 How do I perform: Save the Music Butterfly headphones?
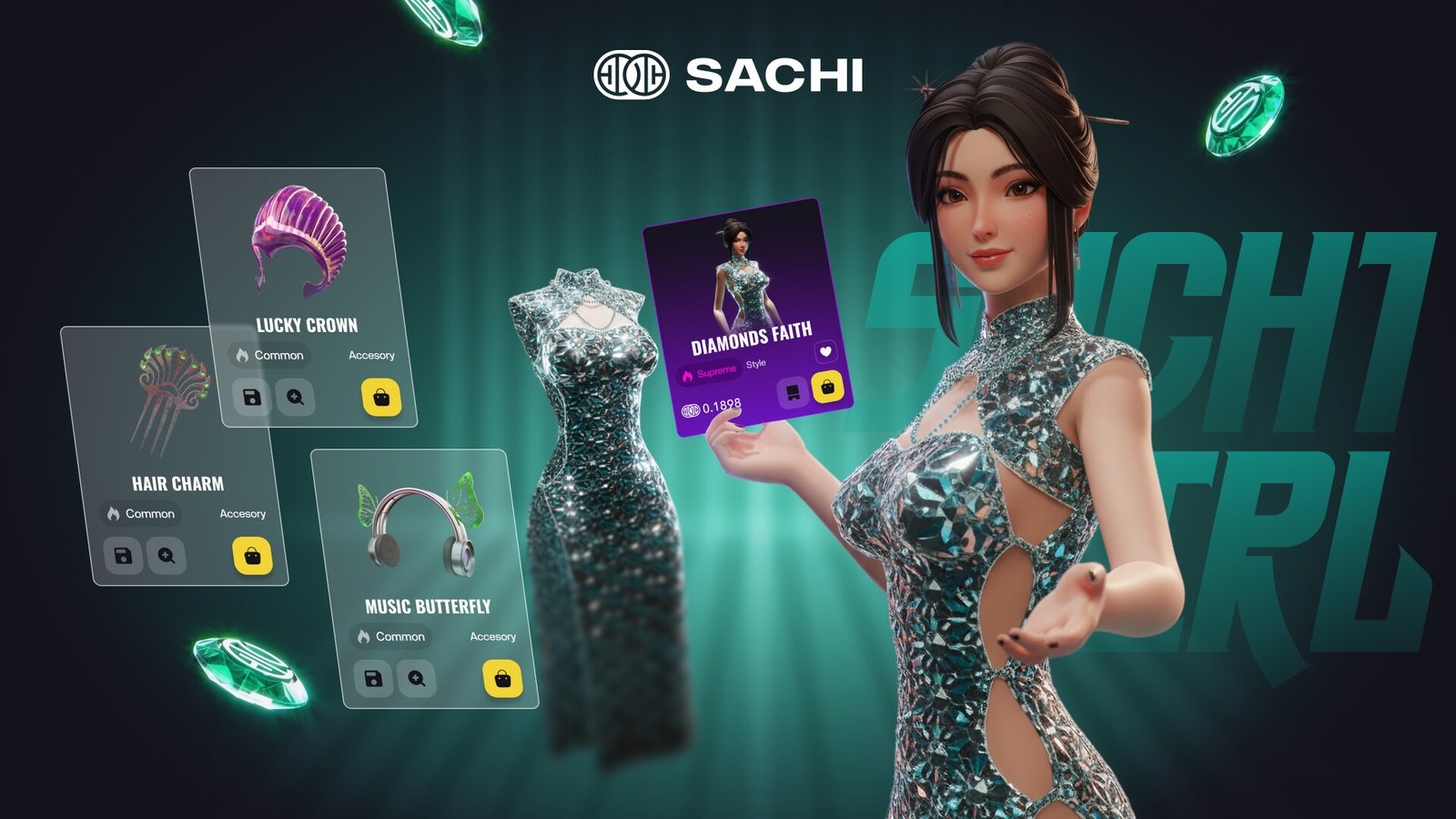coord(373,679)
